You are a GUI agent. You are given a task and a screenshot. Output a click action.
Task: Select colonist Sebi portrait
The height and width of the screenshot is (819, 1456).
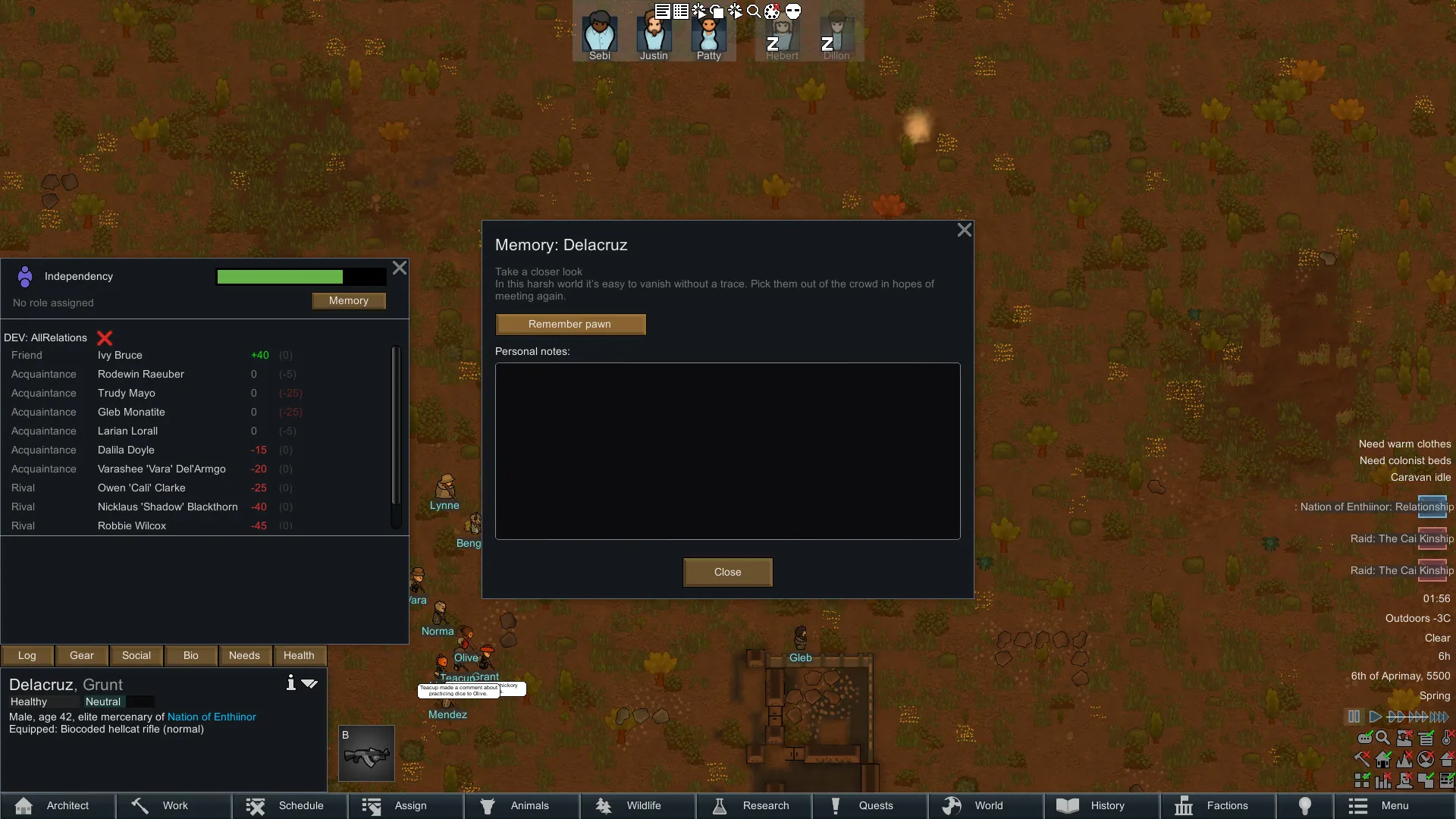click(x=599, y=36)
